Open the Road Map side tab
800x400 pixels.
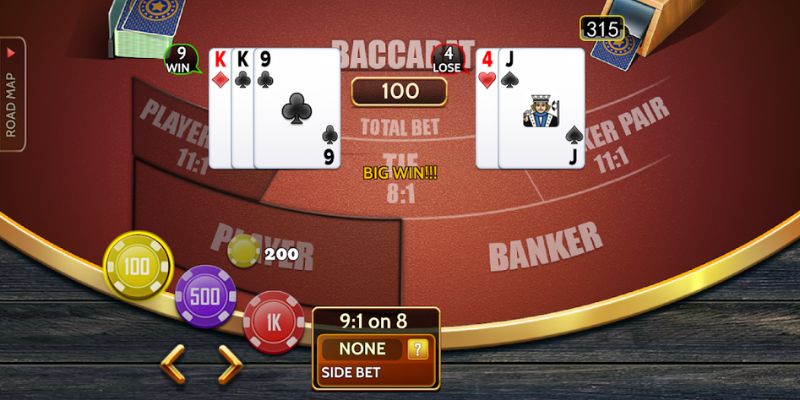(x=13, y=95)
